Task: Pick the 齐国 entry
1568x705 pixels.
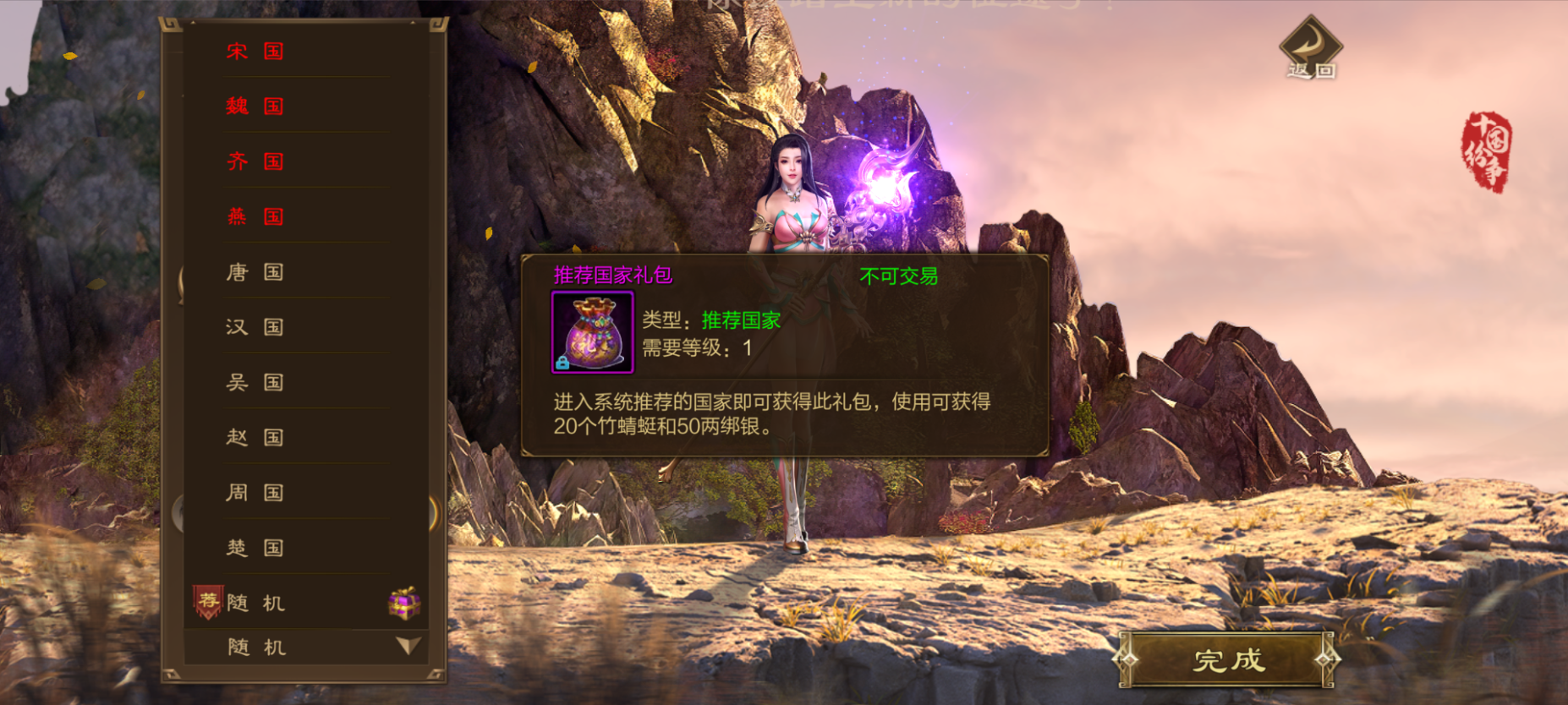Action: coord(255,161)
